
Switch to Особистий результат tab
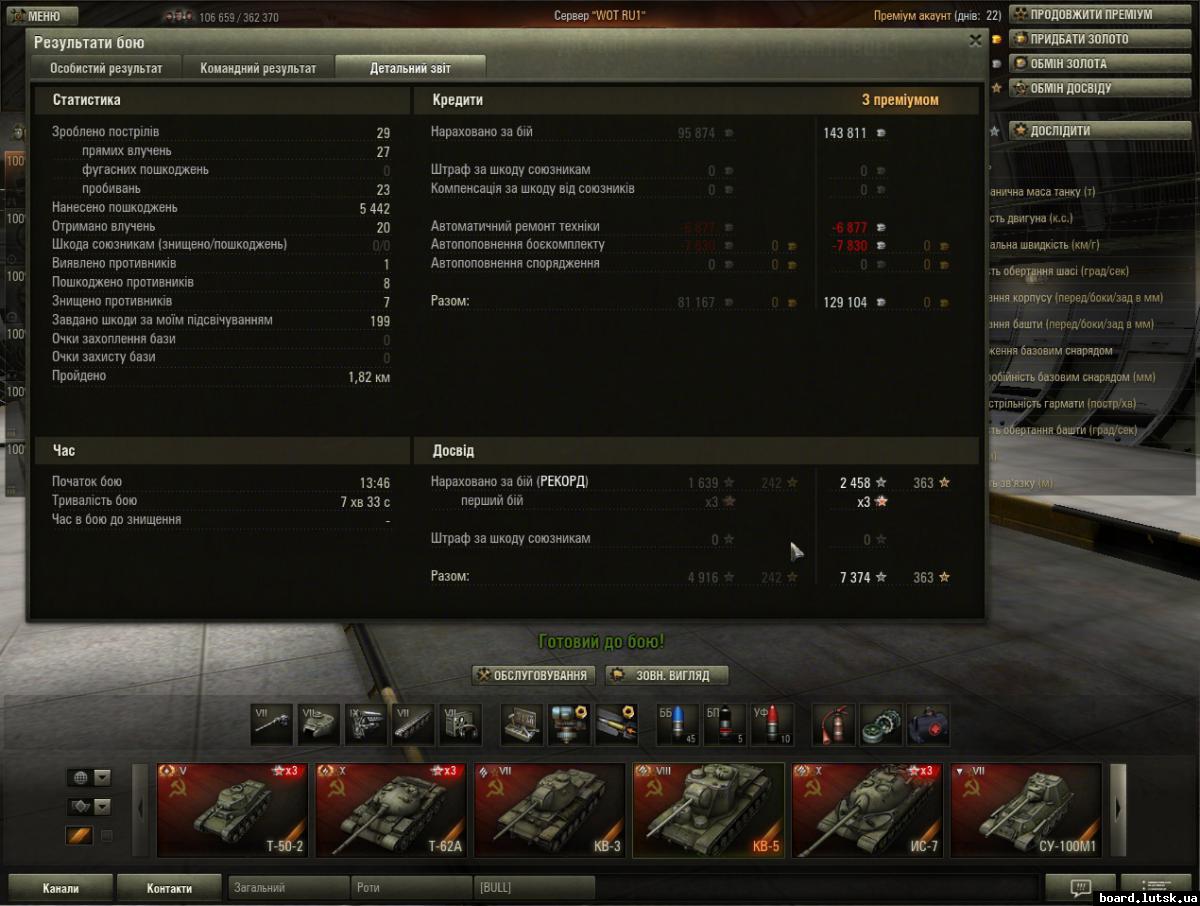pos(107,68)
